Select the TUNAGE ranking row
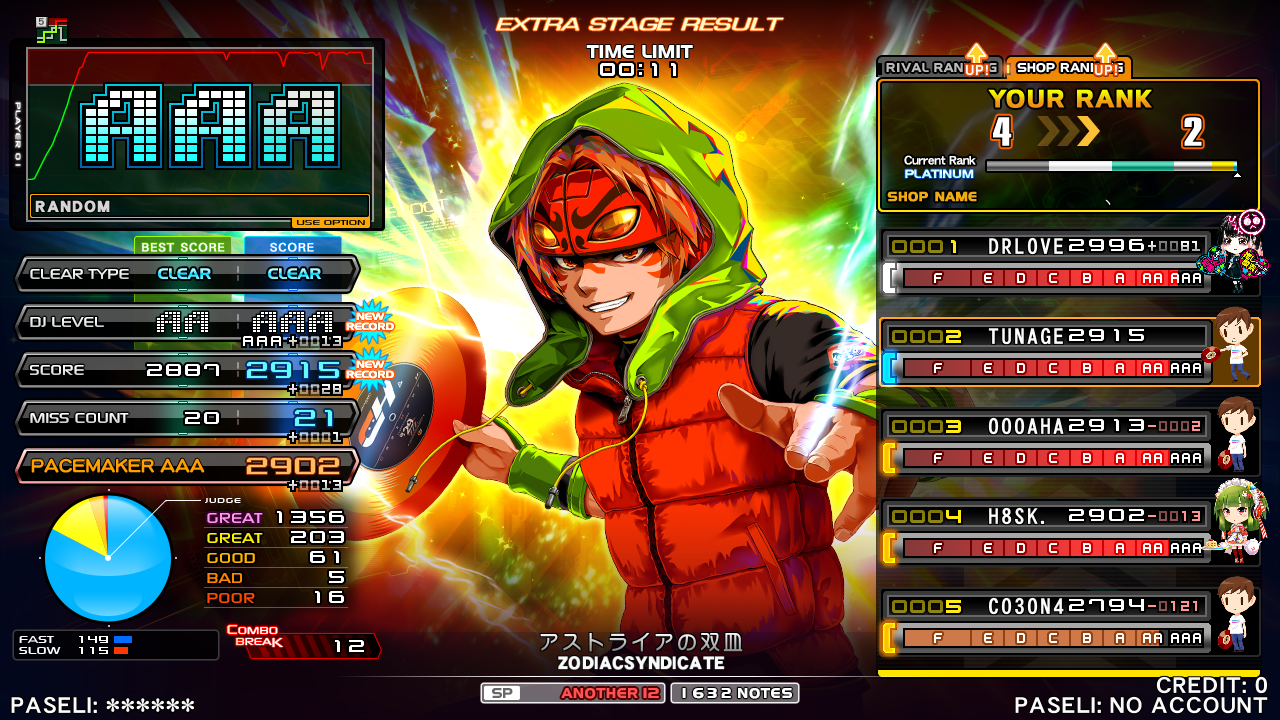1280x720 pixels. coord(1045,352)
